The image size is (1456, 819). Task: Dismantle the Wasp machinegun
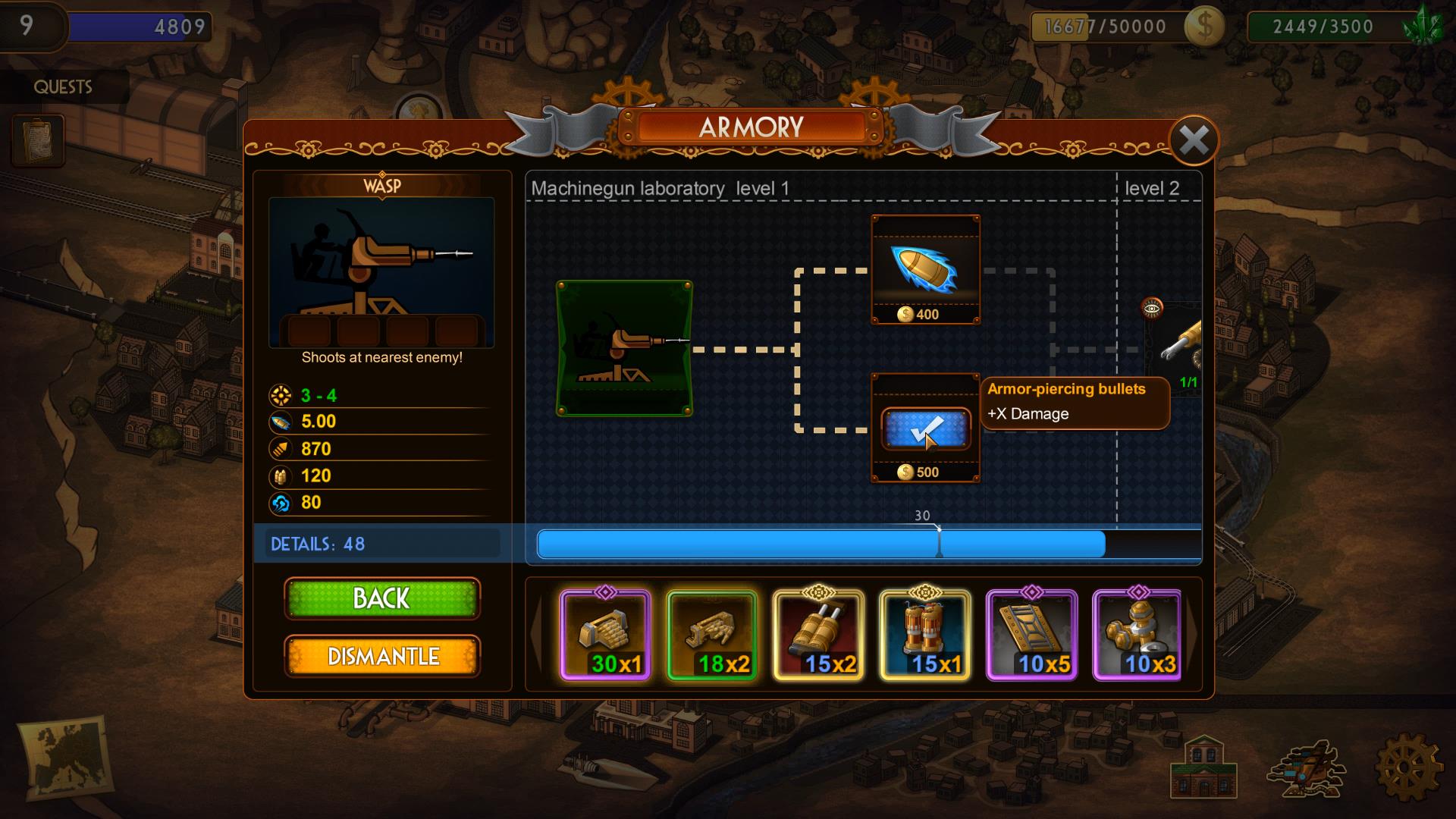tap(381, 656)
